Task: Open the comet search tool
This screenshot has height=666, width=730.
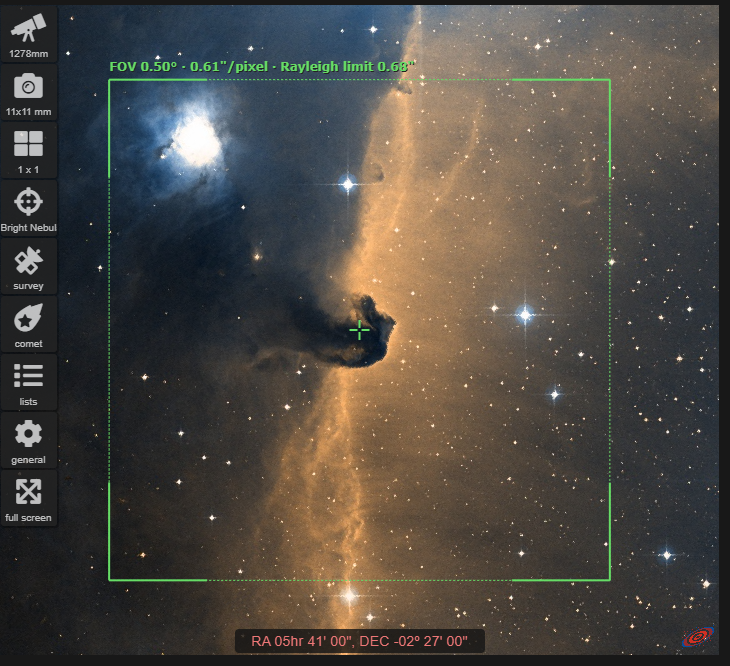Action: coord(29,324)
